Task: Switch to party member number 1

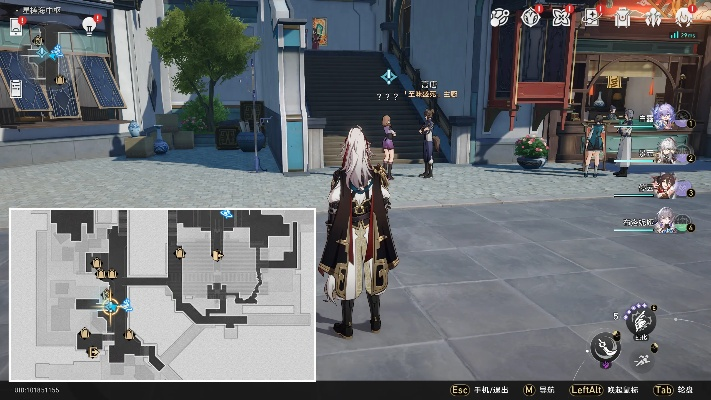Action: (665, 116)
